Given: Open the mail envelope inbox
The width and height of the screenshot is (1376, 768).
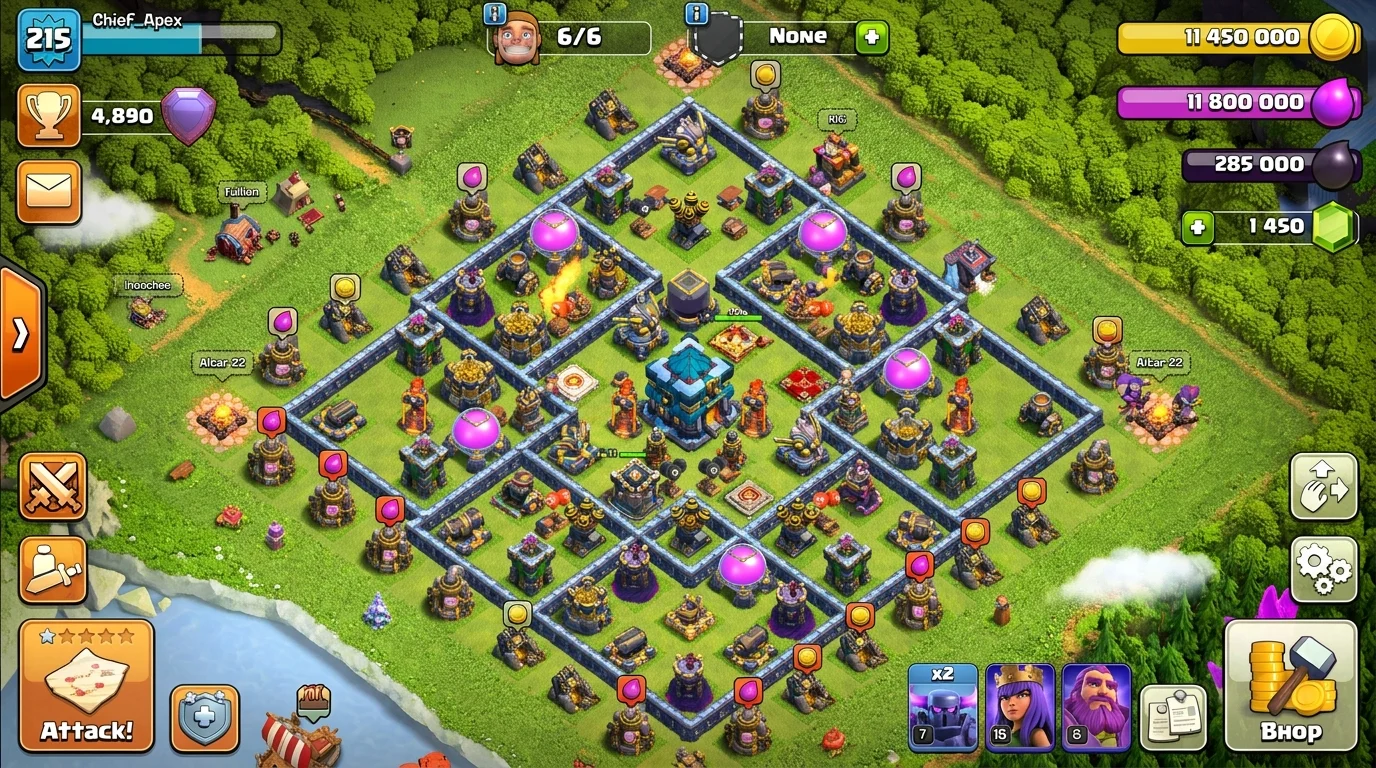Looking at the screenshot, I should click(49, 190).
